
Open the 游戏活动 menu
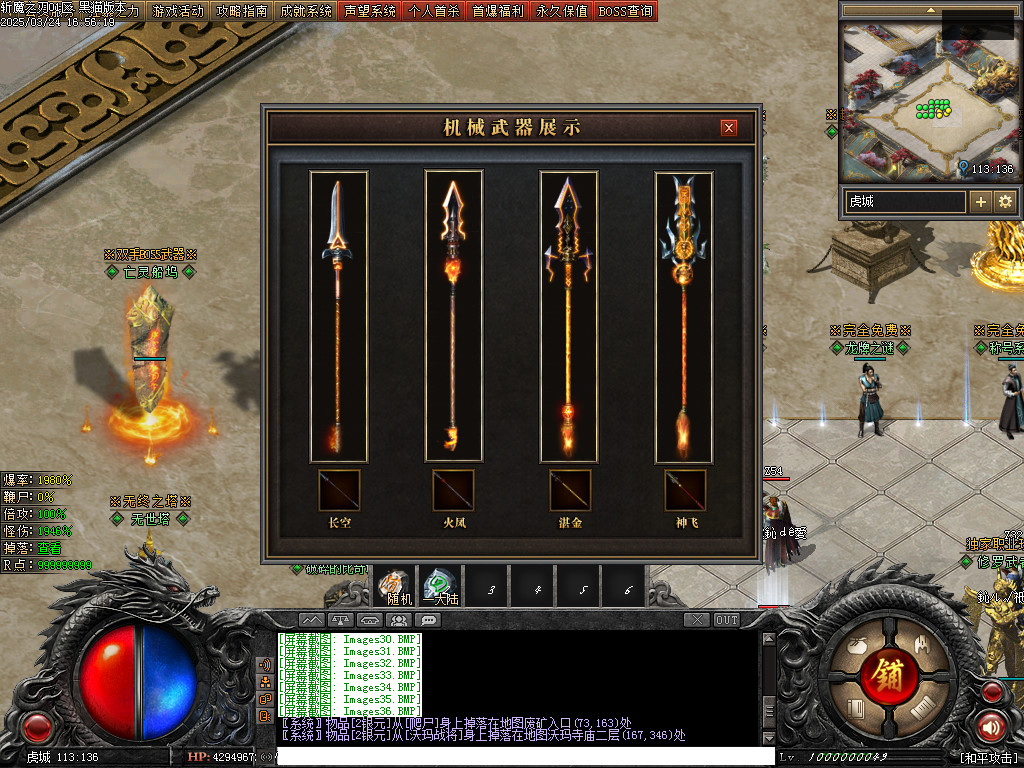pyautogui.click(x=178, y=11)
